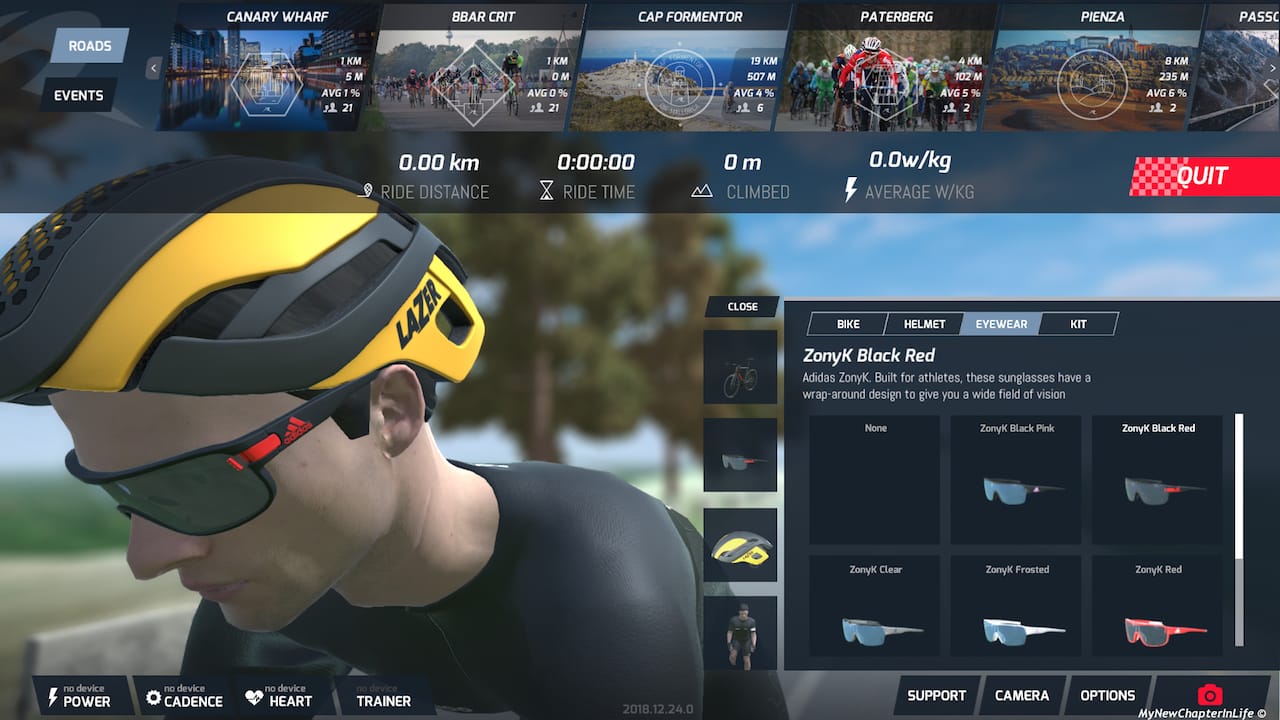Take a screenshot with the red camera icon
Screen dimensions: 1280x720
point(1210,695)
